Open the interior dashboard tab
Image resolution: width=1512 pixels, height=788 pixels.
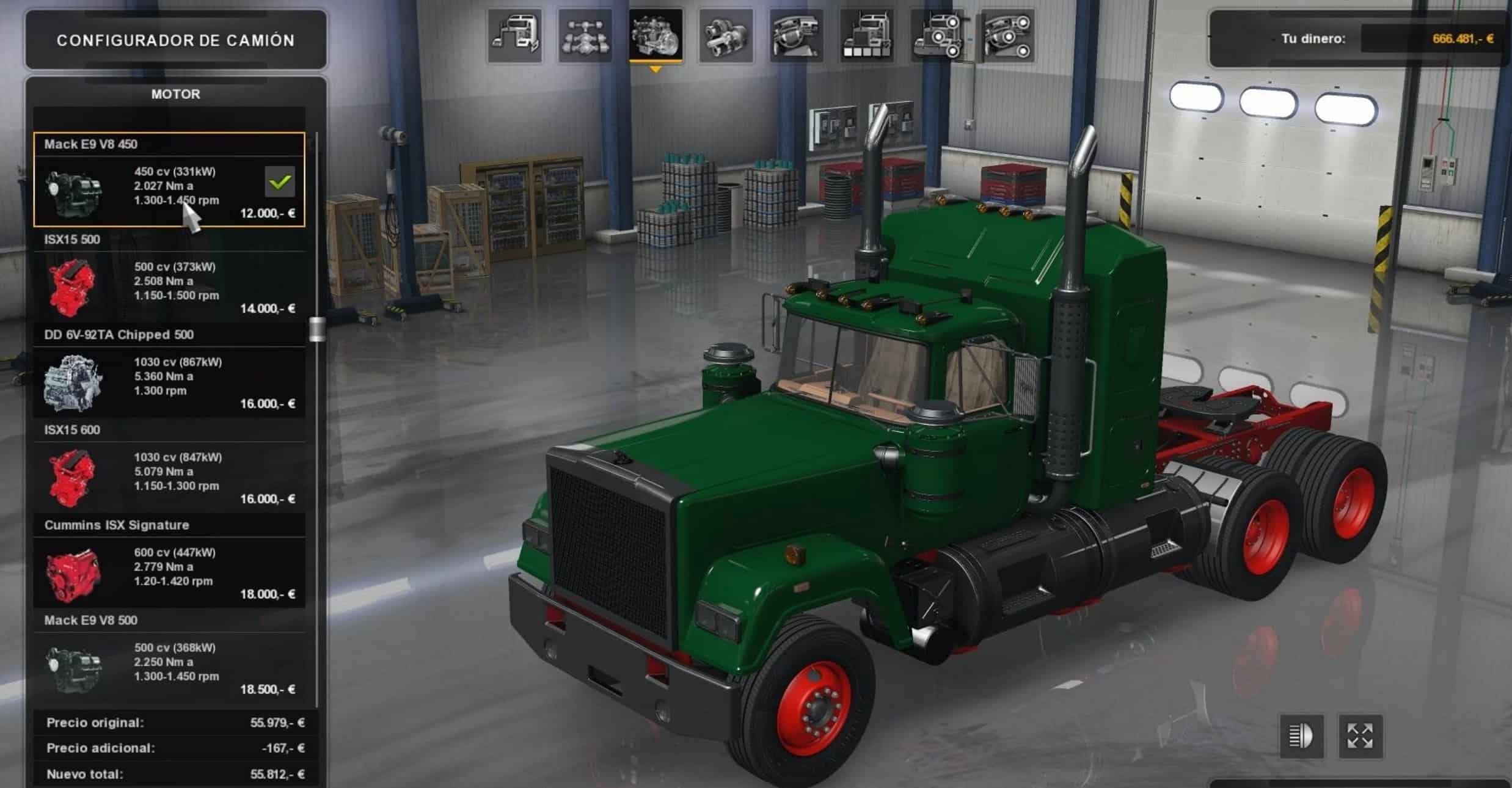click(x=796, y=37)
